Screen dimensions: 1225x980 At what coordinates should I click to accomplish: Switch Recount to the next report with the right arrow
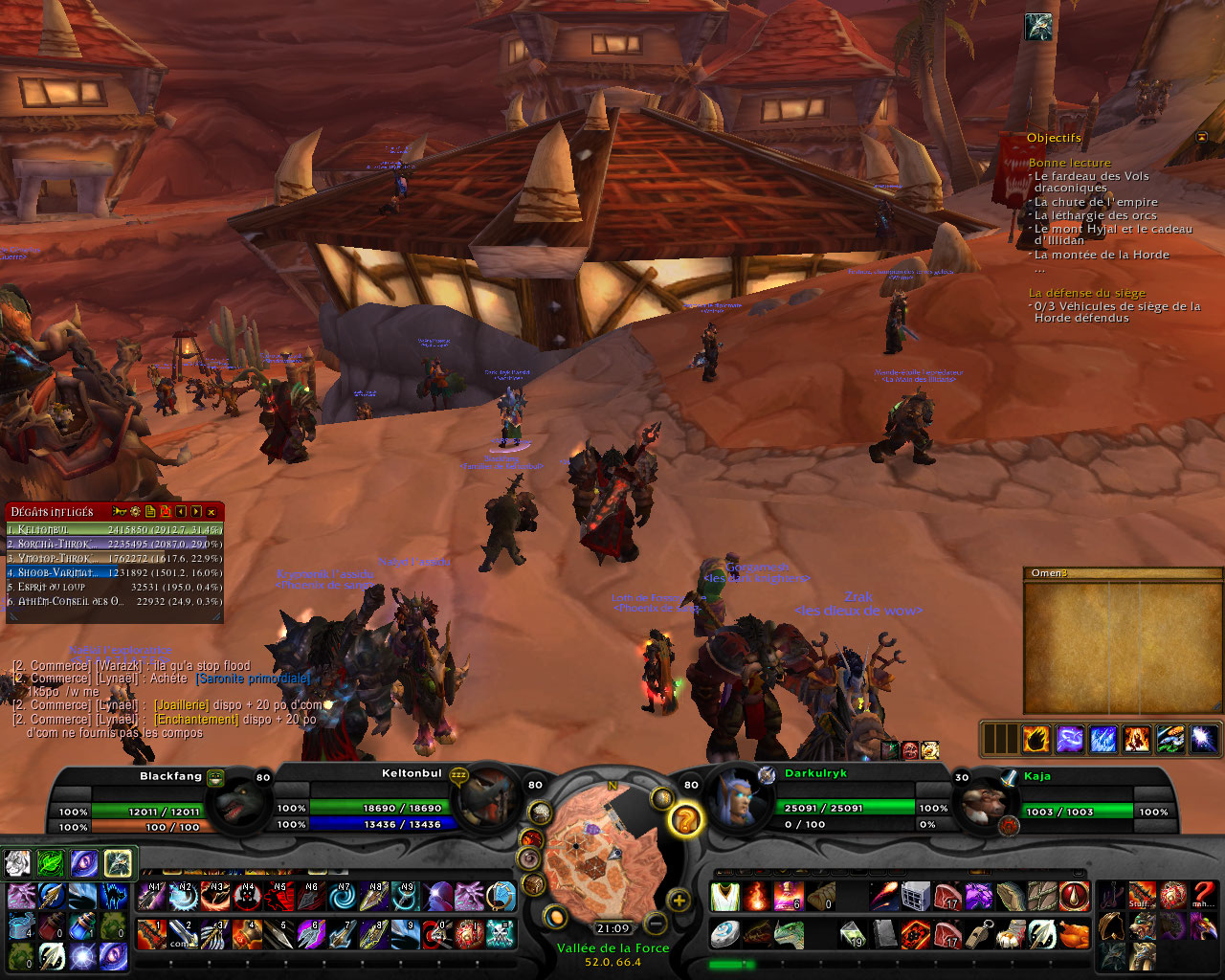195,511
